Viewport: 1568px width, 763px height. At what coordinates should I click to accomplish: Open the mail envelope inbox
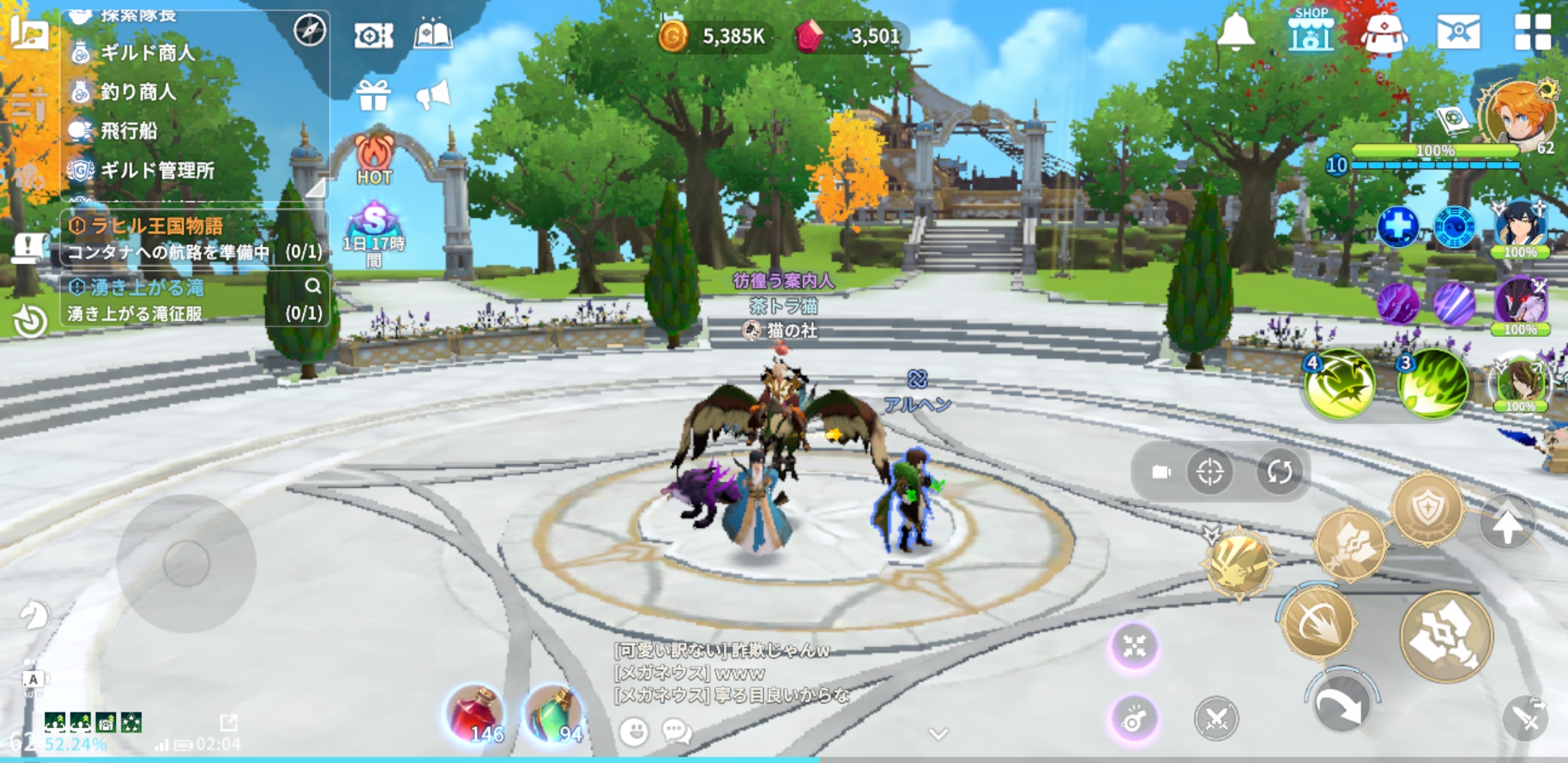tap(1458, 32)
